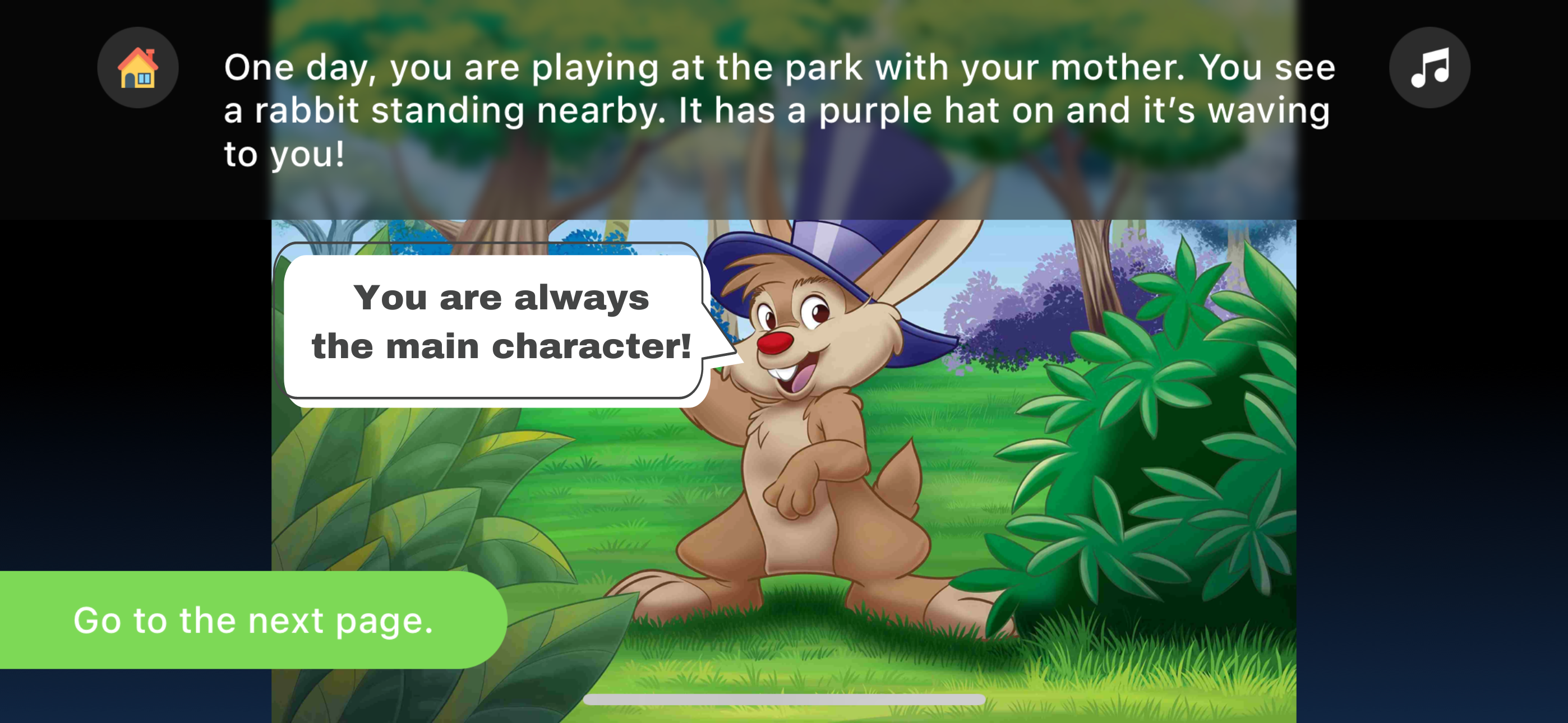Tap the home icon to exit the story
Viewport: 1568px width, 723px height.
[138, 68]
